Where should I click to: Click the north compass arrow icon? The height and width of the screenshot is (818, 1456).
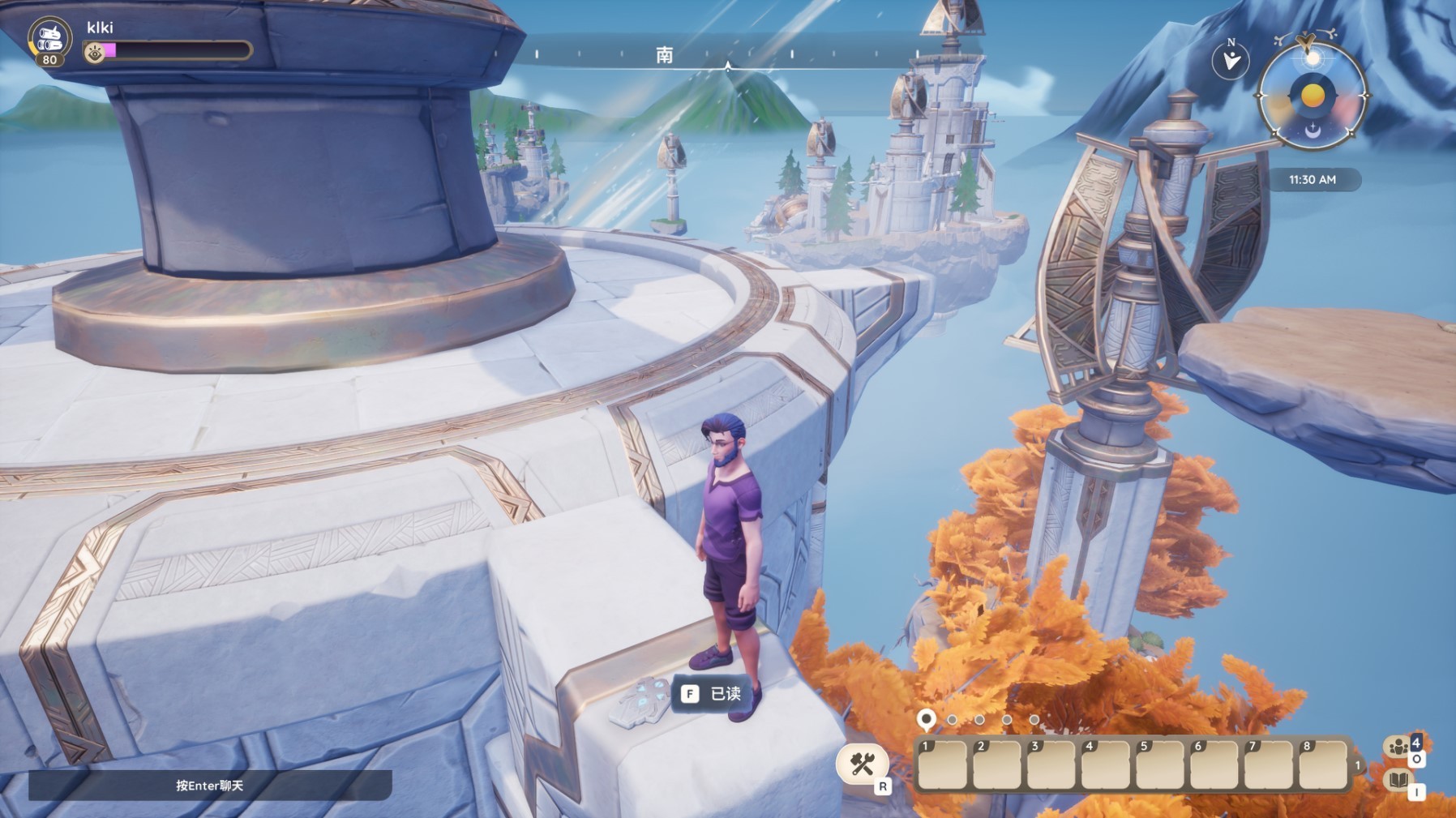[x=1231, y=60]
